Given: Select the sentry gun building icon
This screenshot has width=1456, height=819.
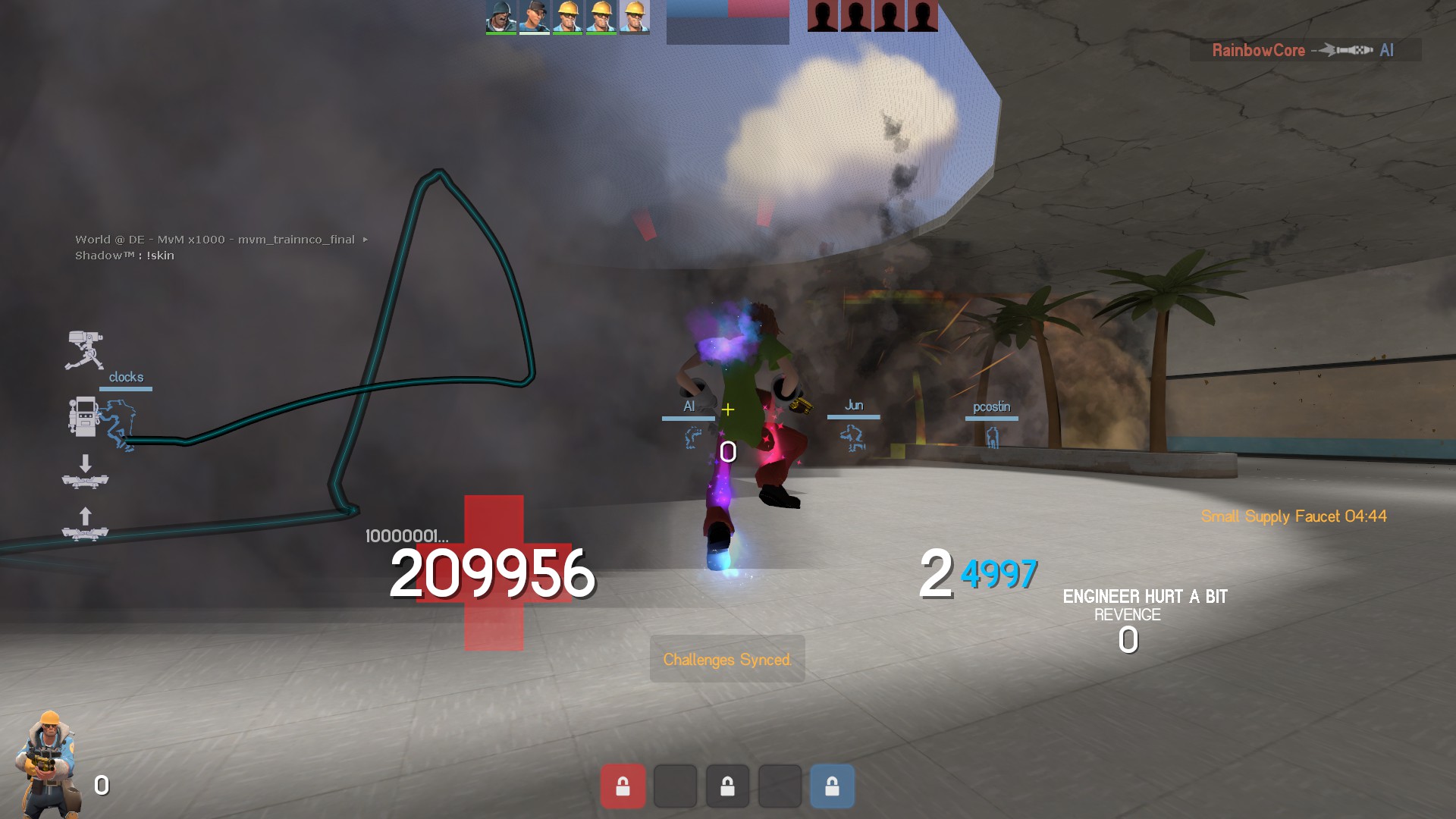Looking at the screenshot, I should [x=84, y=350].
